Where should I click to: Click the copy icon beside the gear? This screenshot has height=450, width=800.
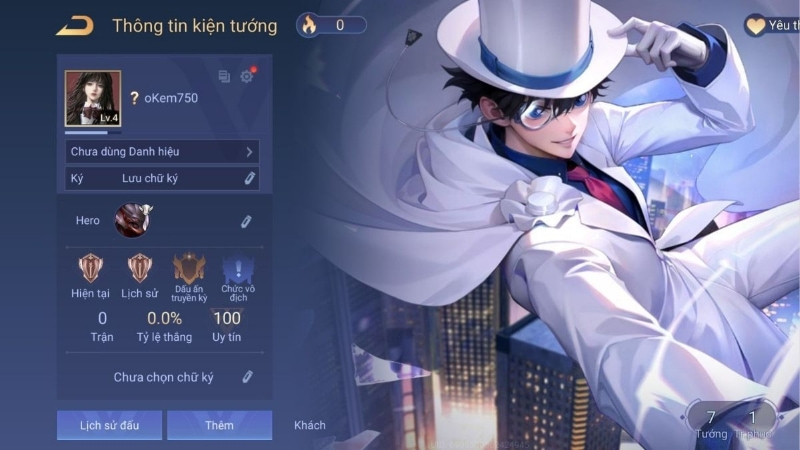(x=224, y=76)
